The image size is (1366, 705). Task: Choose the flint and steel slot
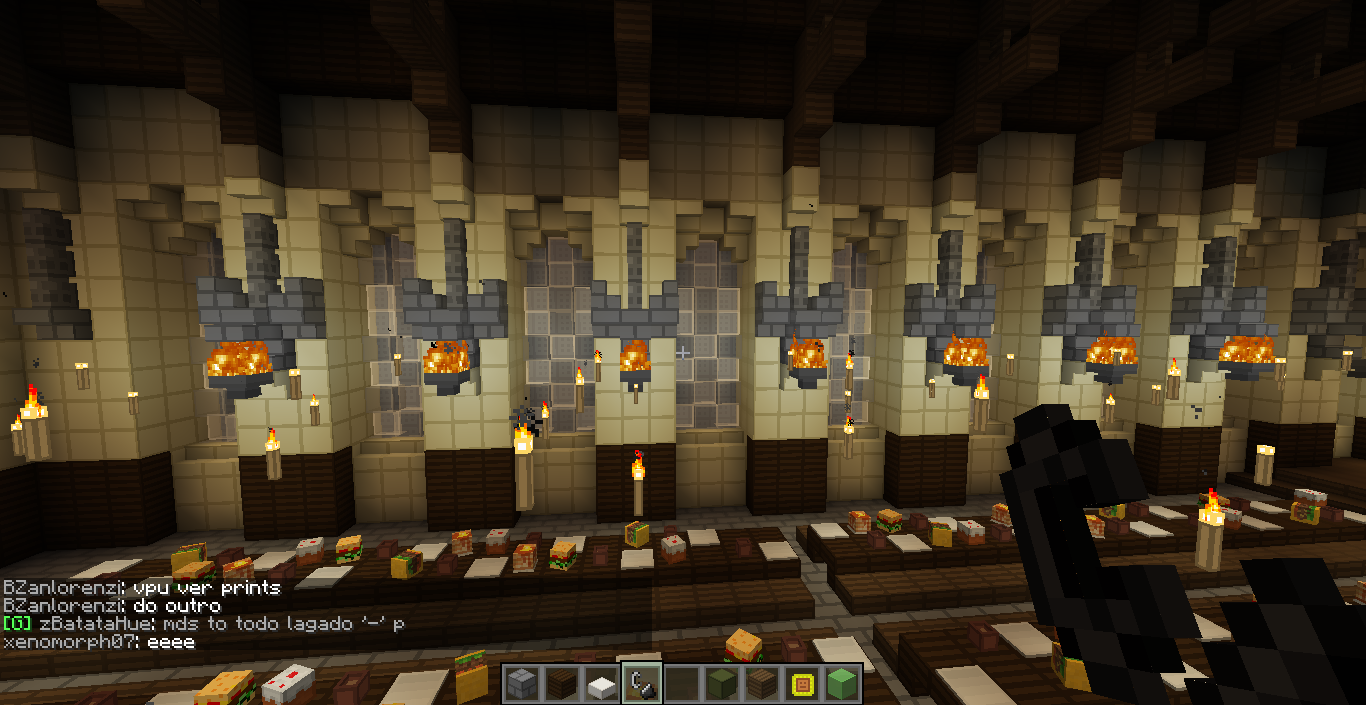pyautogui.click(x=640, y=684)
